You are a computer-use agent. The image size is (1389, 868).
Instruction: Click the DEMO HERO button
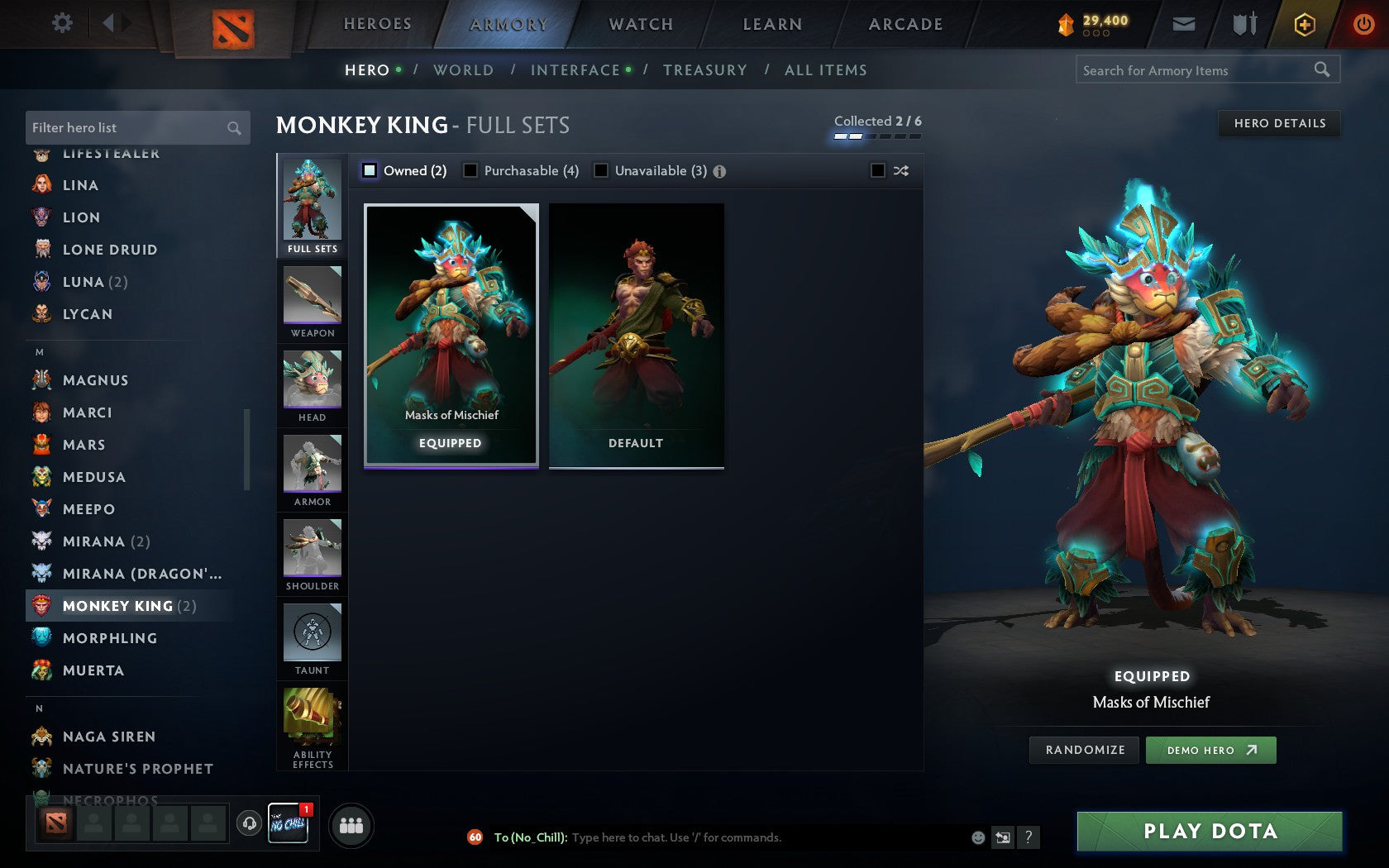1210,750
